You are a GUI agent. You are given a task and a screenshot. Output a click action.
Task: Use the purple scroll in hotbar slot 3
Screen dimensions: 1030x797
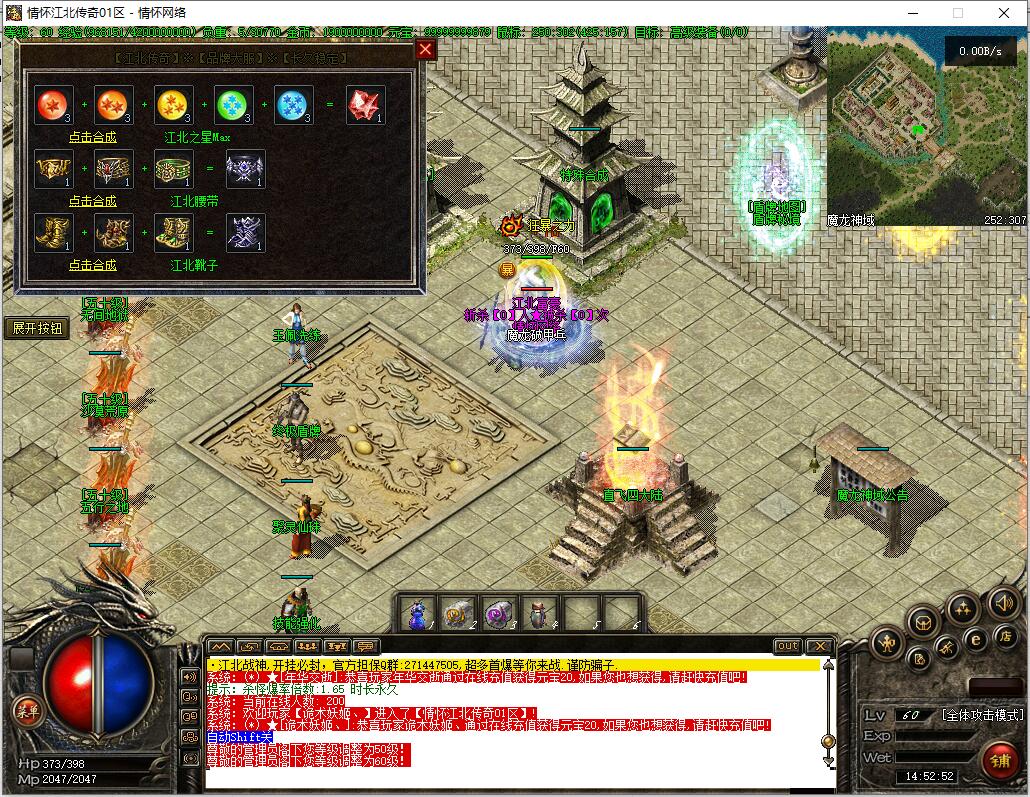tap(499, 613)
